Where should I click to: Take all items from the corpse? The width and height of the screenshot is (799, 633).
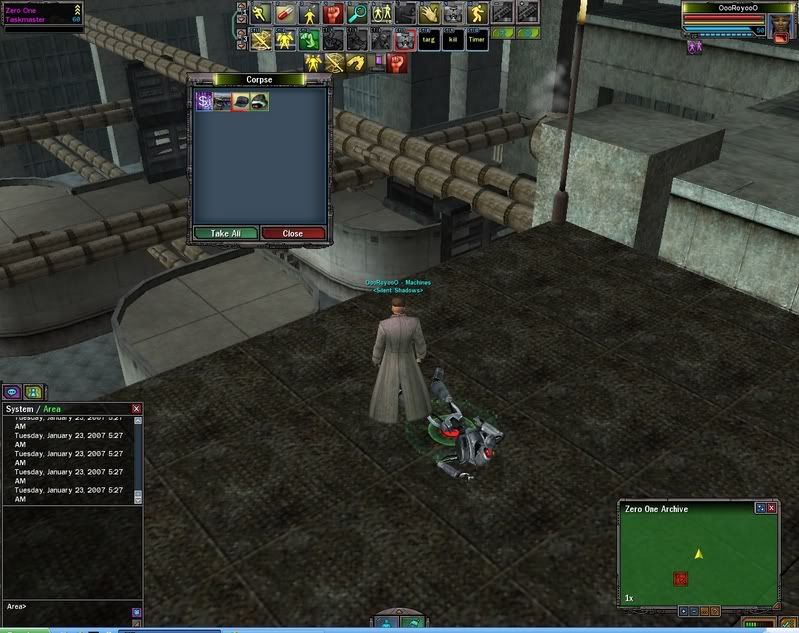tap(226, 233)
